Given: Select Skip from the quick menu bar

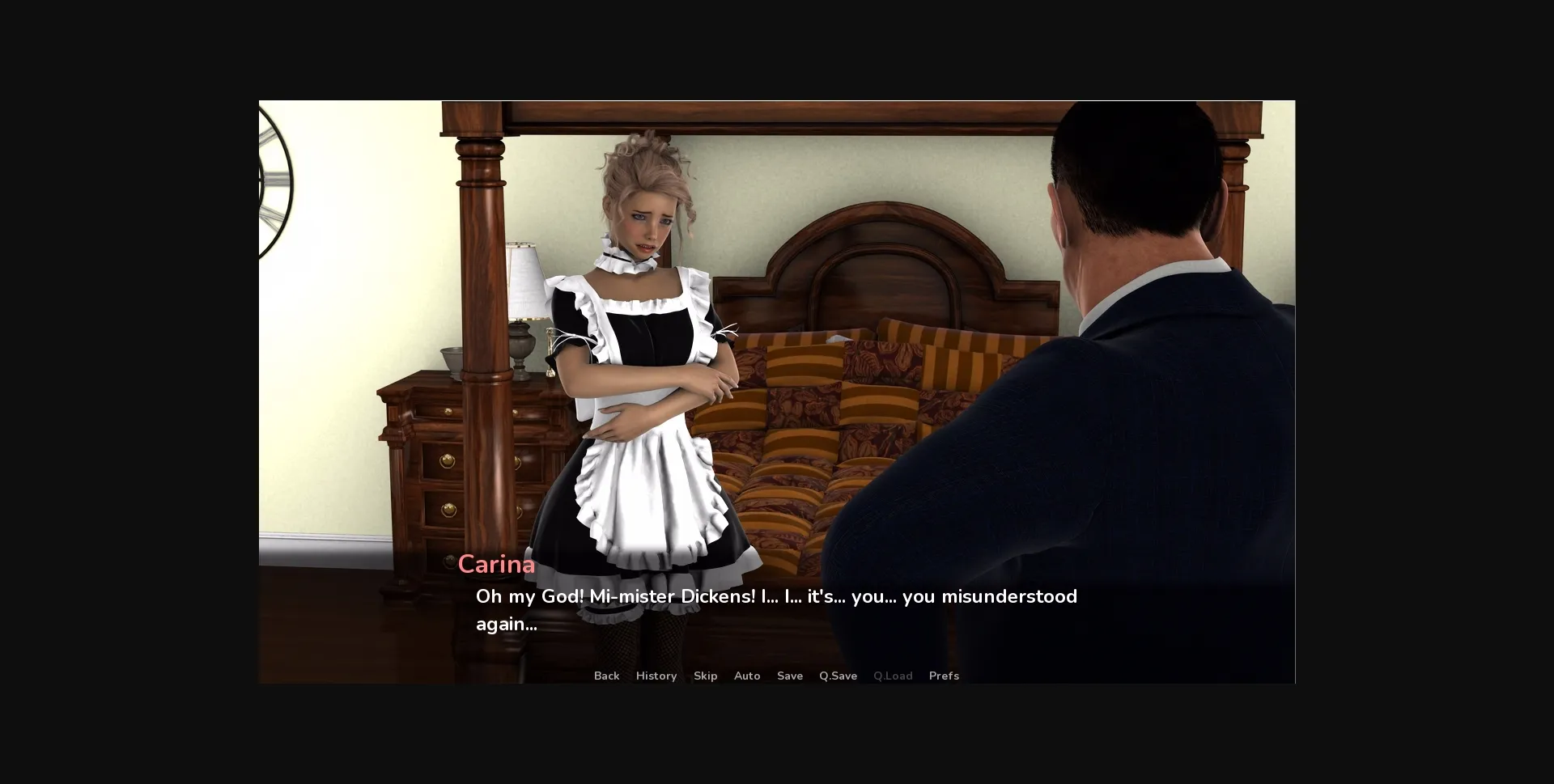Looking at the screenshot, I should [x=705, y=676].
